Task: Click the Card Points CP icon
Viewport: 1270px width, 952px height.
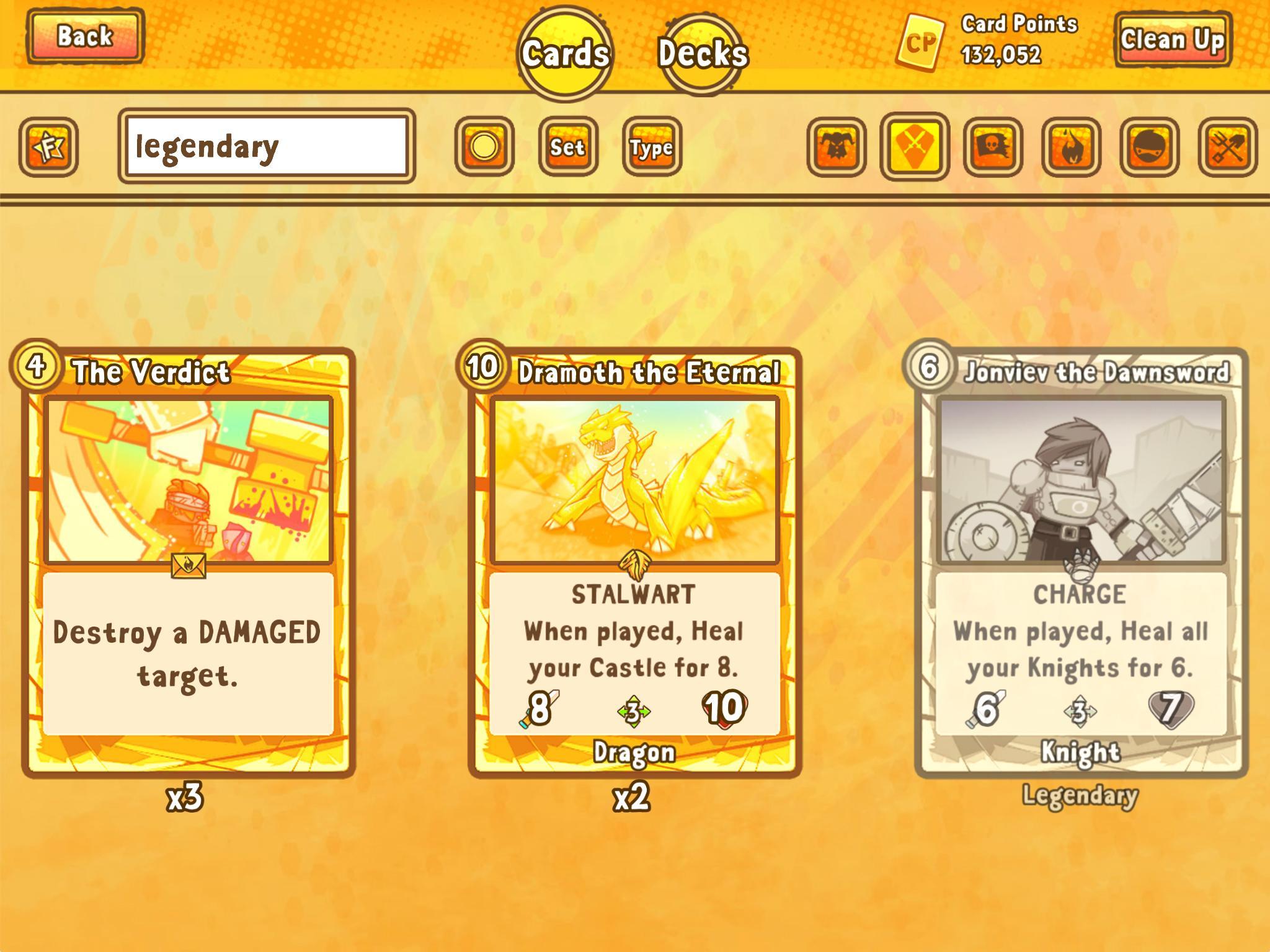Action: (922, 42)
